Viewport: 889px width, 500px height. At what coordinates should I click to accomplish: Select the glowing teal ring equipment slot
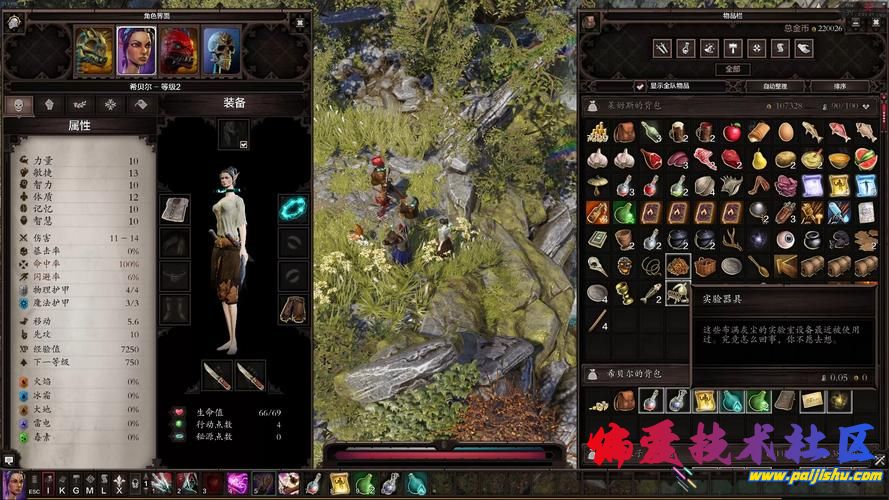(294, 210)
